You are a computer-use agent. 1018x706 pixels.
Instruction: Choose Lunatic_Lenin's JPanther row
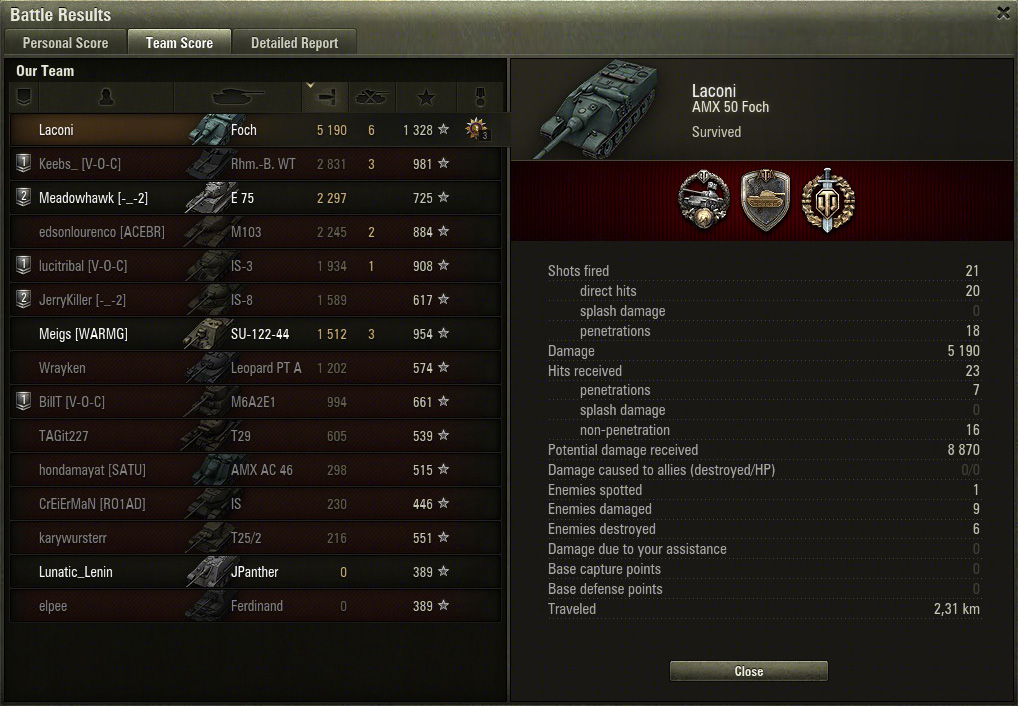pos(255,572)
